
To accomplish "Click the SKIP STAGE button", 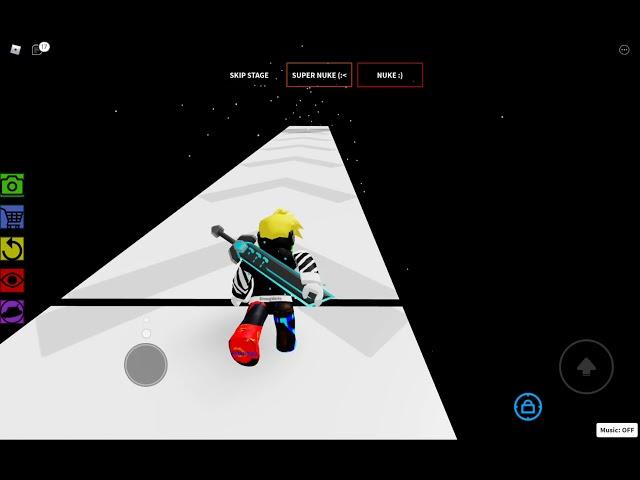I will click(249, 75).
